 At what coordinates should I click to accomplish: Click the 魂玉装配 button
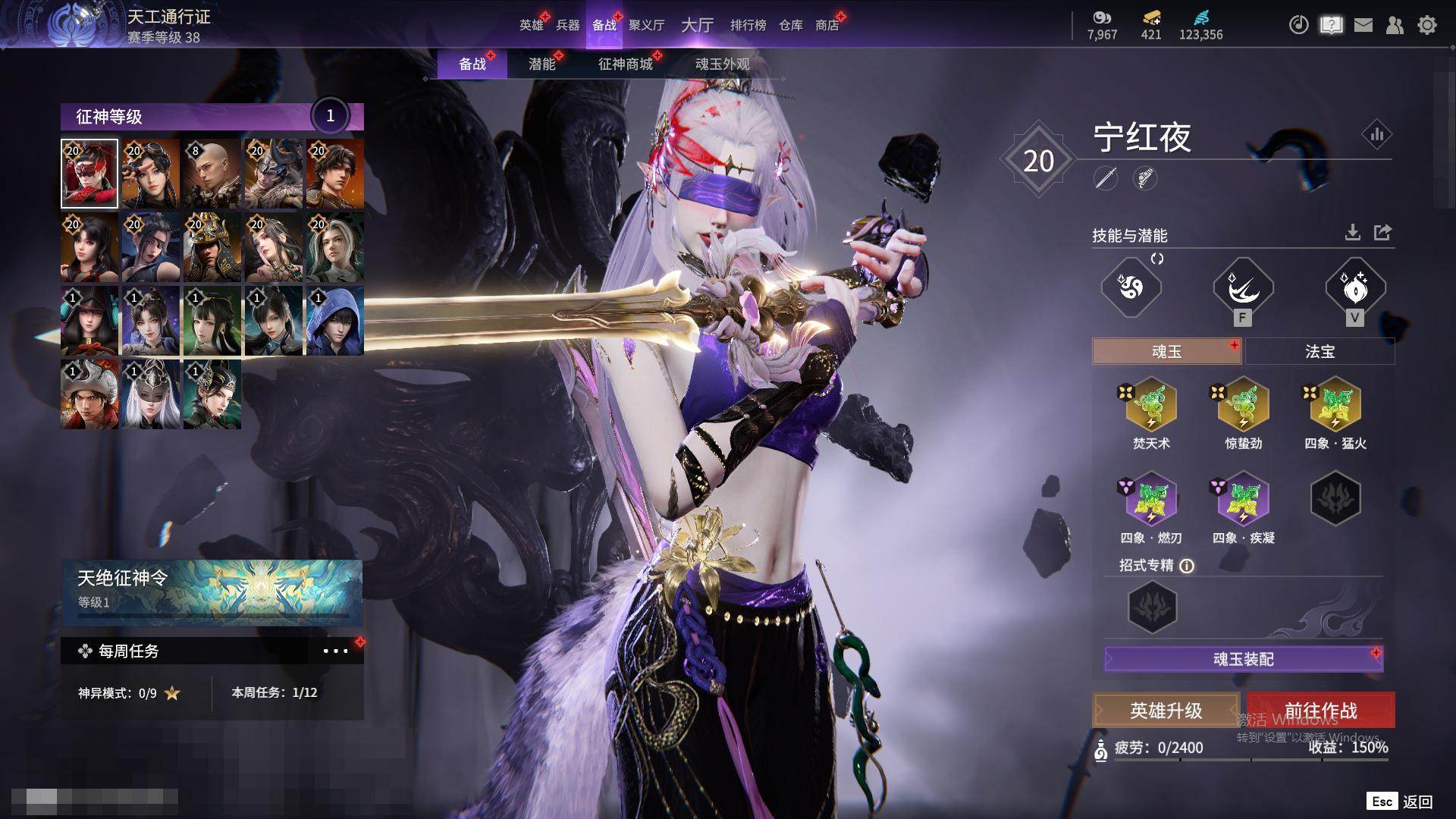click(1243, 659)
